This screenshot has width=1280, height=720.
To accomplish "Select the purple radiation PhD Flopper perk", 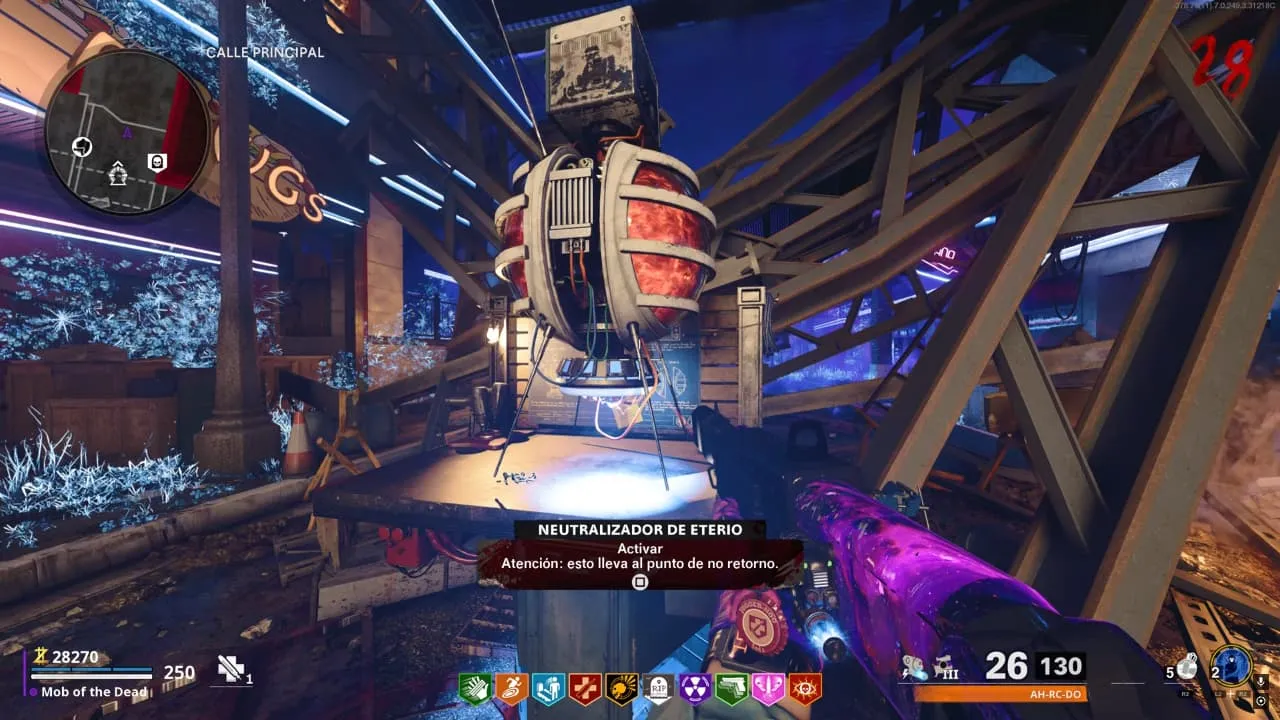I will click(695, 688).
